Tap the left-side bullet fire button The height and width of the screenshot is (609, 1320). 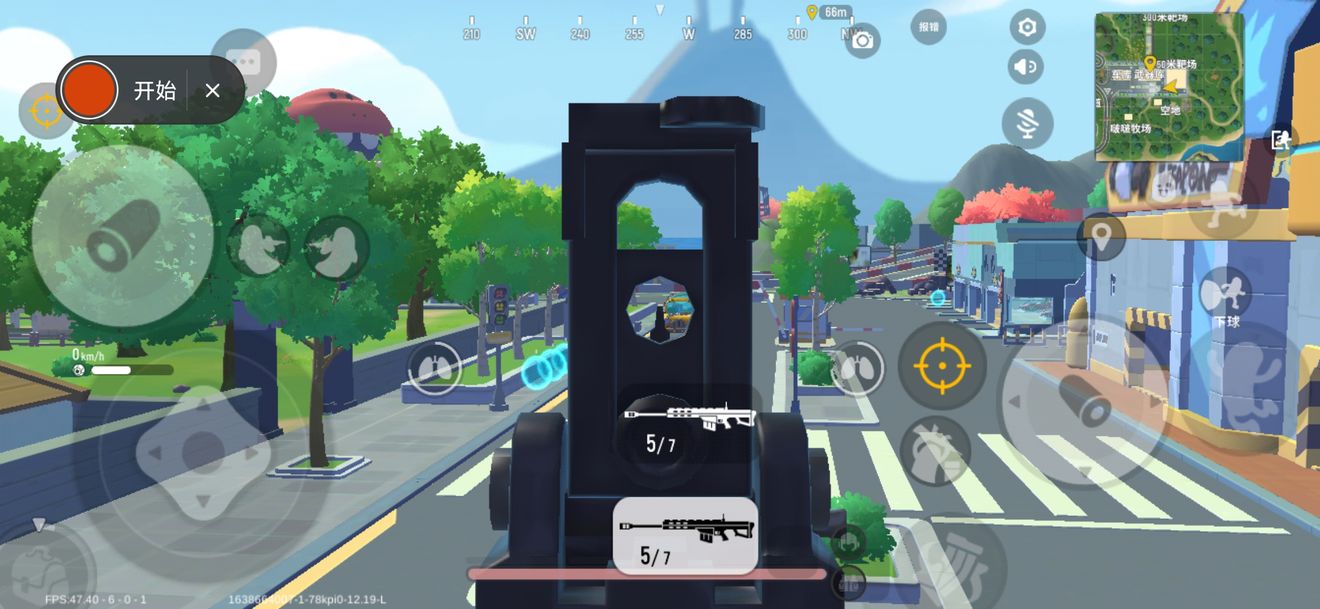click(122, 236)
